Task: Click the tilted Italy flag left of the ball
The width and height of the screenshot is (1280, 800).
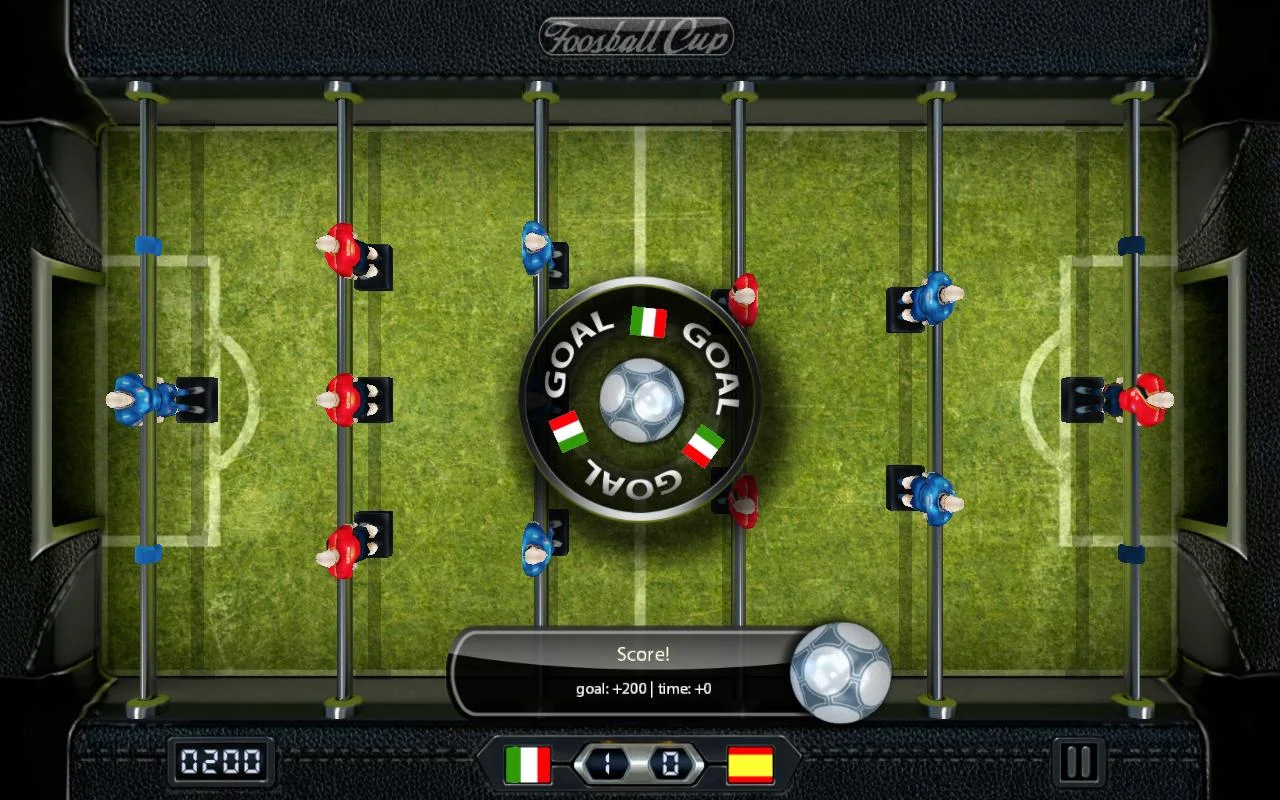Action: point(566,432)
